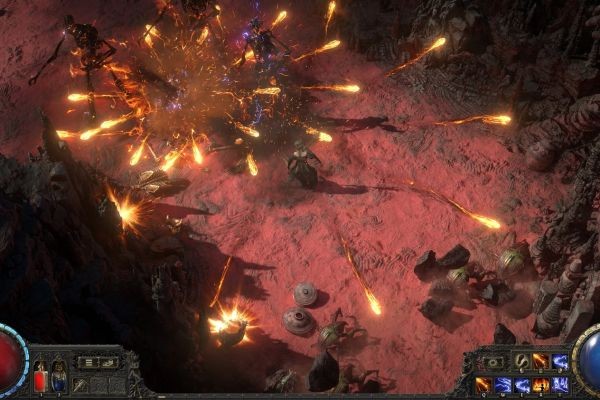Viewport: 600px width, 400px height.
Task: Cast the flame wall skill
Action: [x=540, y=384]
